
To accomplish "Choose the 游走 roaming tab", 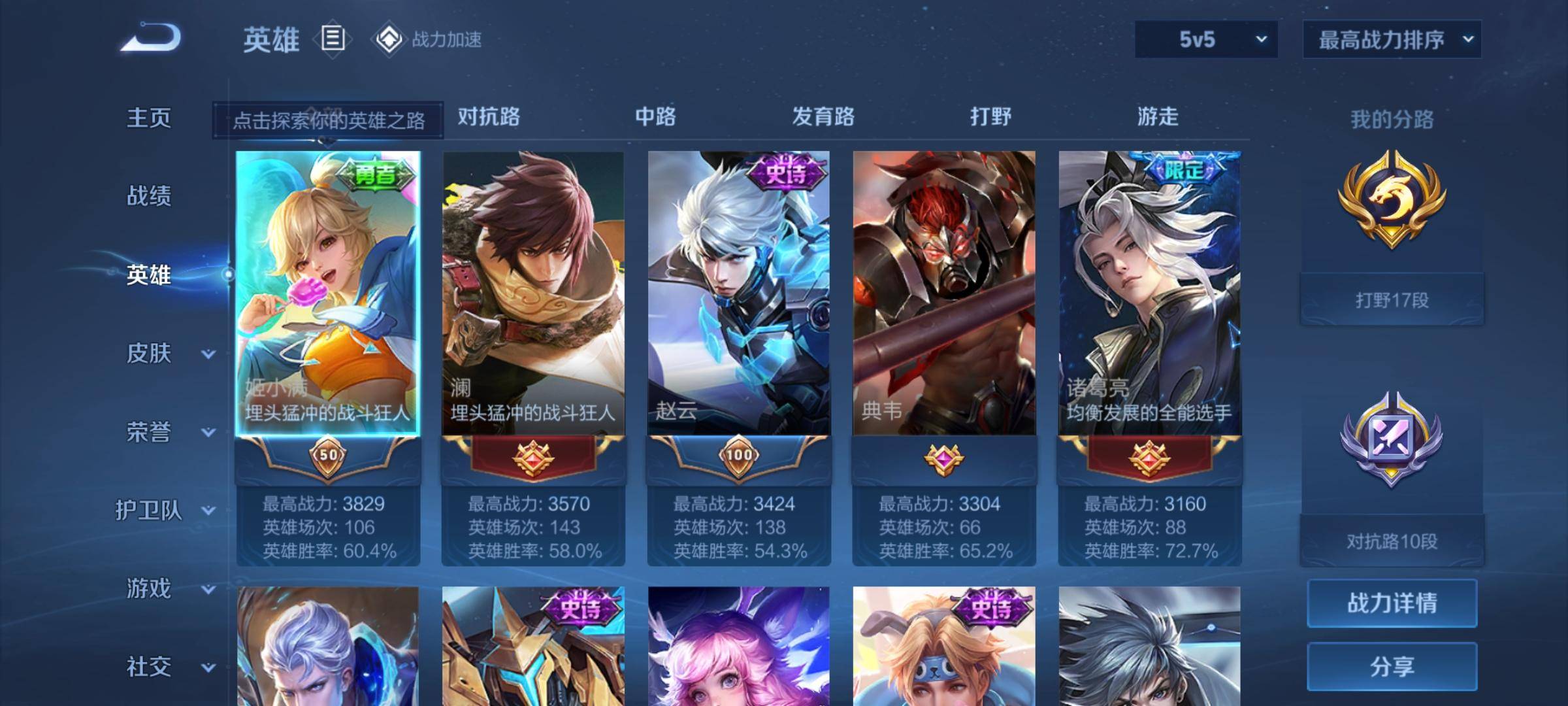I will click(1158, 116).
